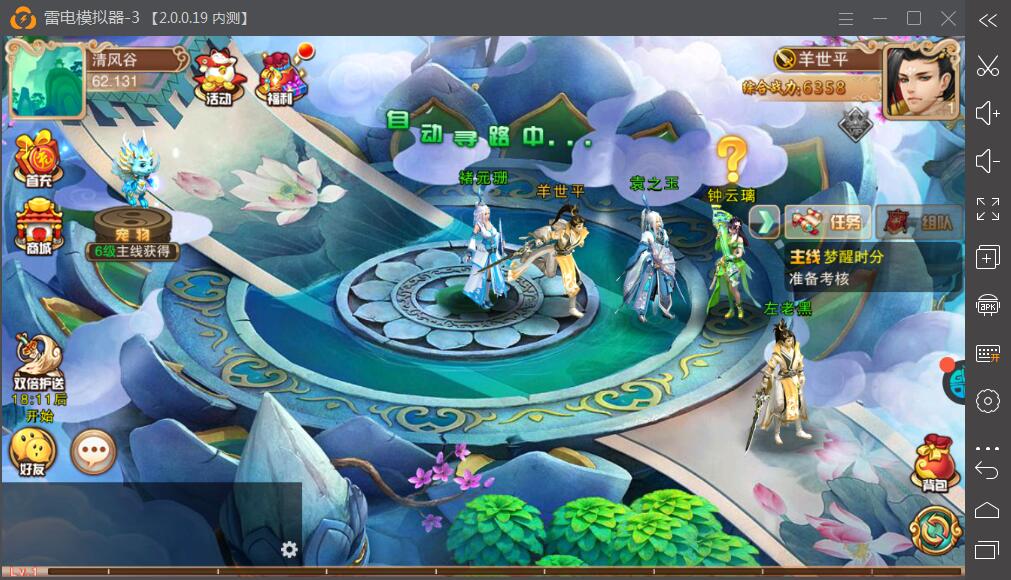
Task: Click the diamond emblem below the portrait
Action: (x=854, y=122)
